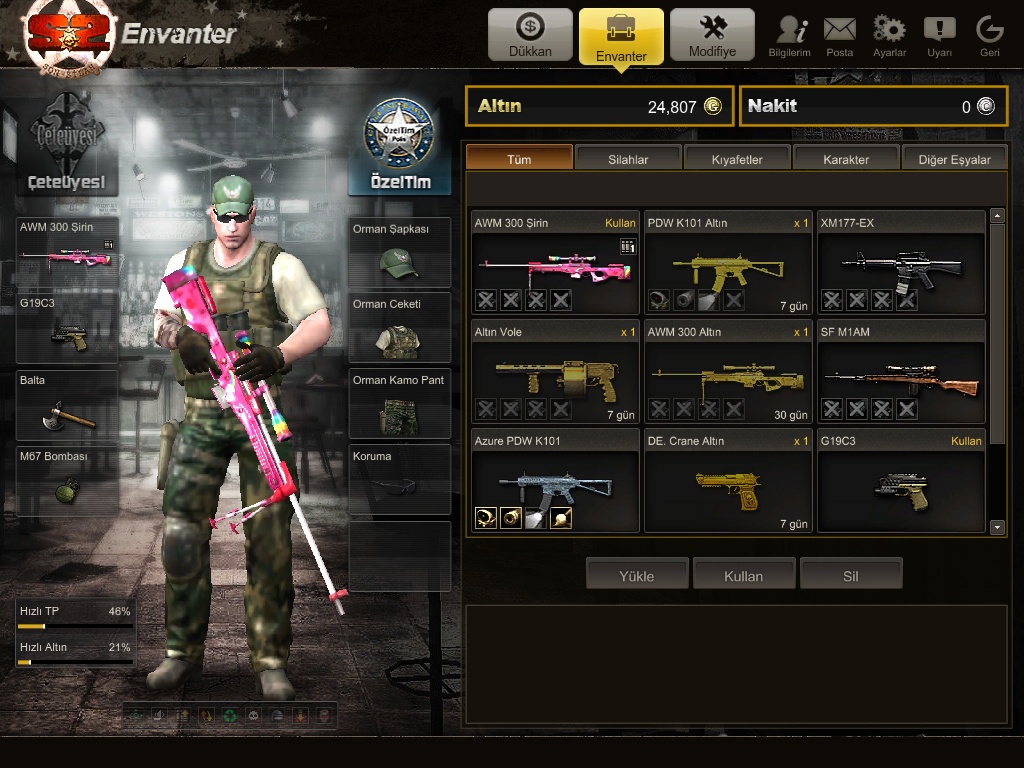Image resolution: width=1024 pixels, height=768 pixels.
Task: Select the PDW K101 Altın item
Action: click(727, 264)
